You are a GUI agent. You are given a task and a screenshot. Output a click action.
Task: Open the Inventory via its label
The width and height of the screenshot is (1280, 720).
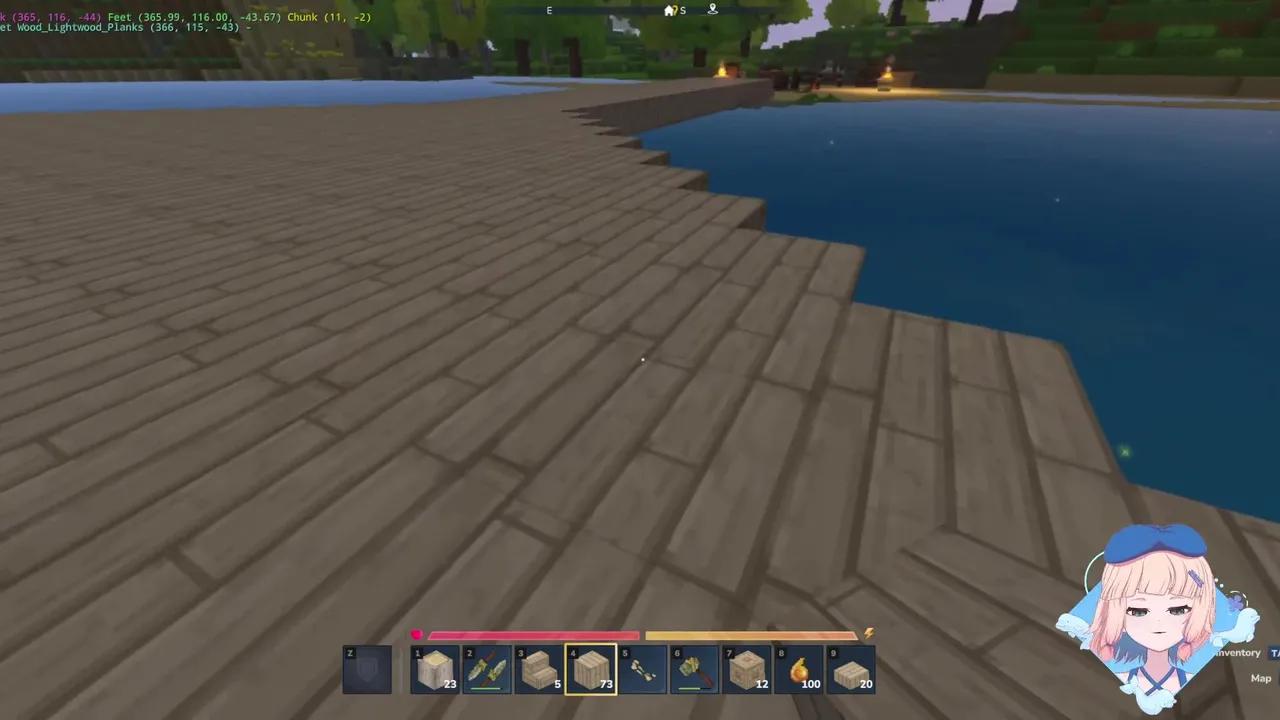(1237, 652)
